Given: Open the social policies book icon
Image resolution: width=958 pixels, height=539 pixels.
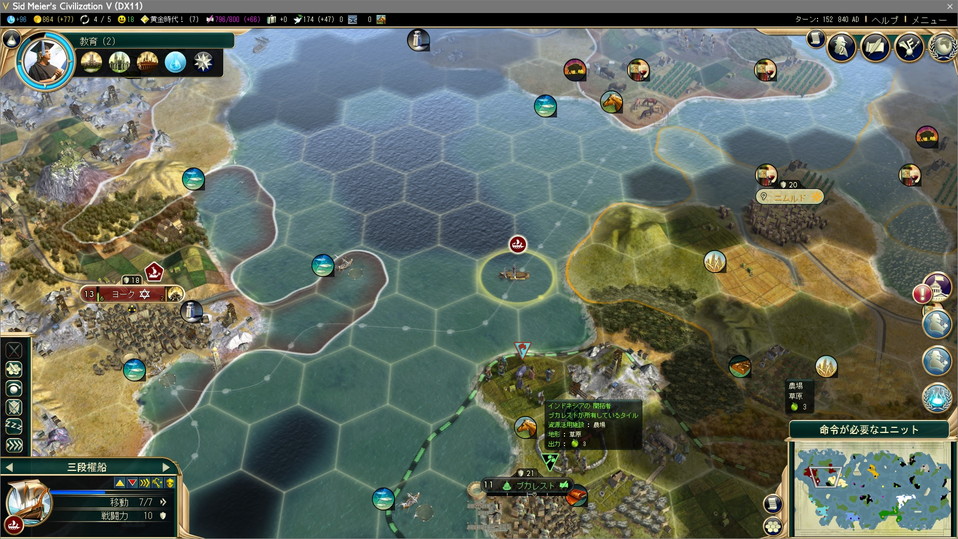Looking at the screenshot, I should [x=876, y=46].
